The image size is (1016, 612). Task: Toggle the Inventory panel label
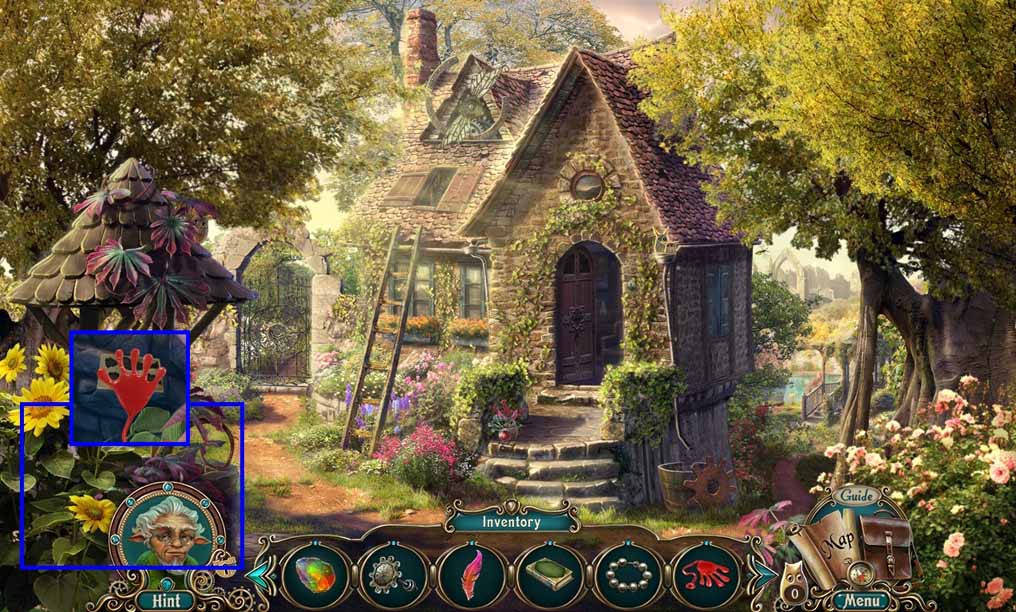pos(511,521)
